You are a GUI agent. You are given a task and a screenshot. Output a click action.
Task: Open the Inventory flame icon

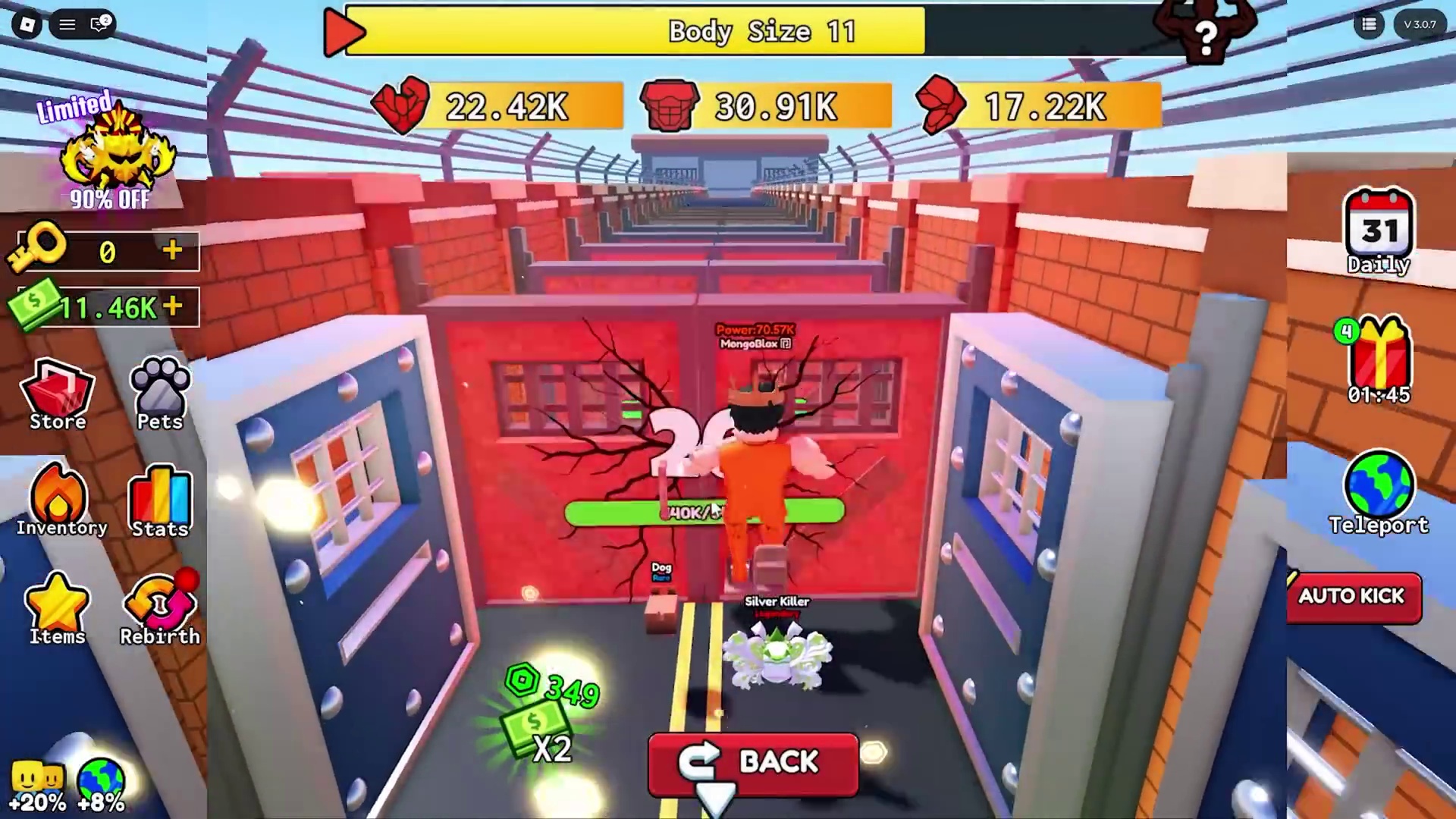[x=59, y=500]
